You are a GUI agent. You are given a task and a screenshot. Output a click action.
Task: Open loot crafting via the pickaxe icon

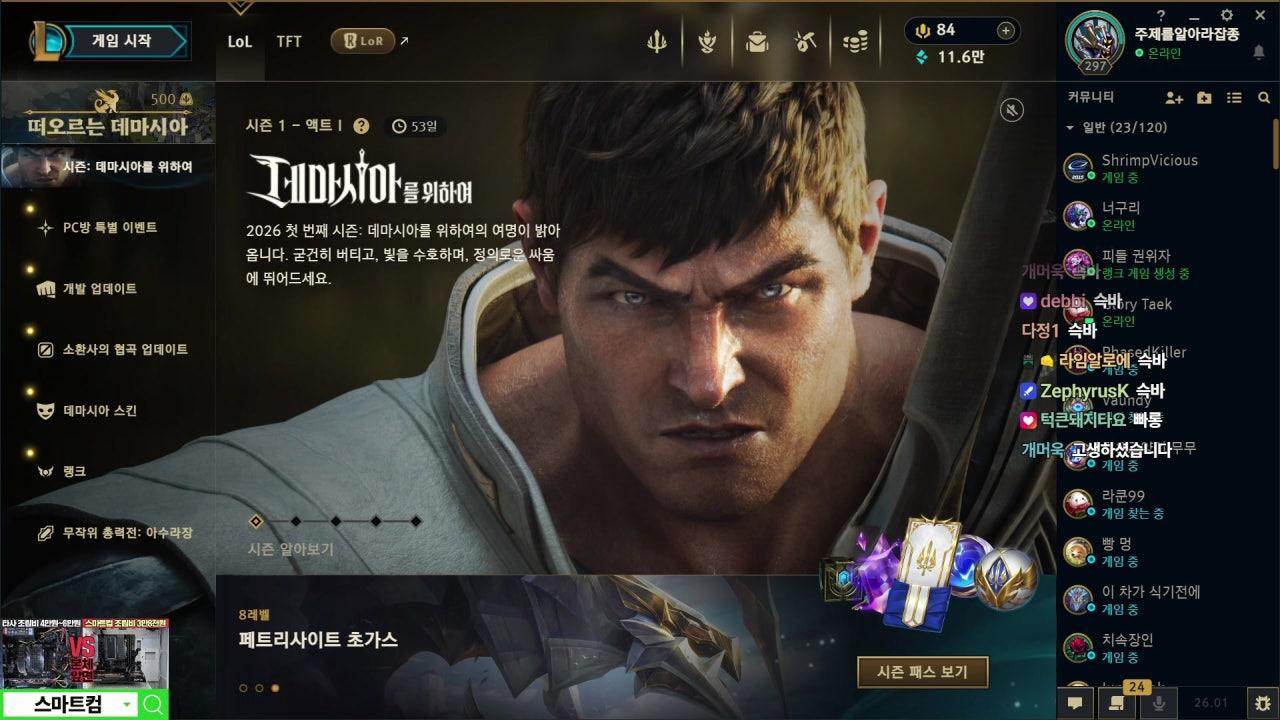[x=804, y=41]
